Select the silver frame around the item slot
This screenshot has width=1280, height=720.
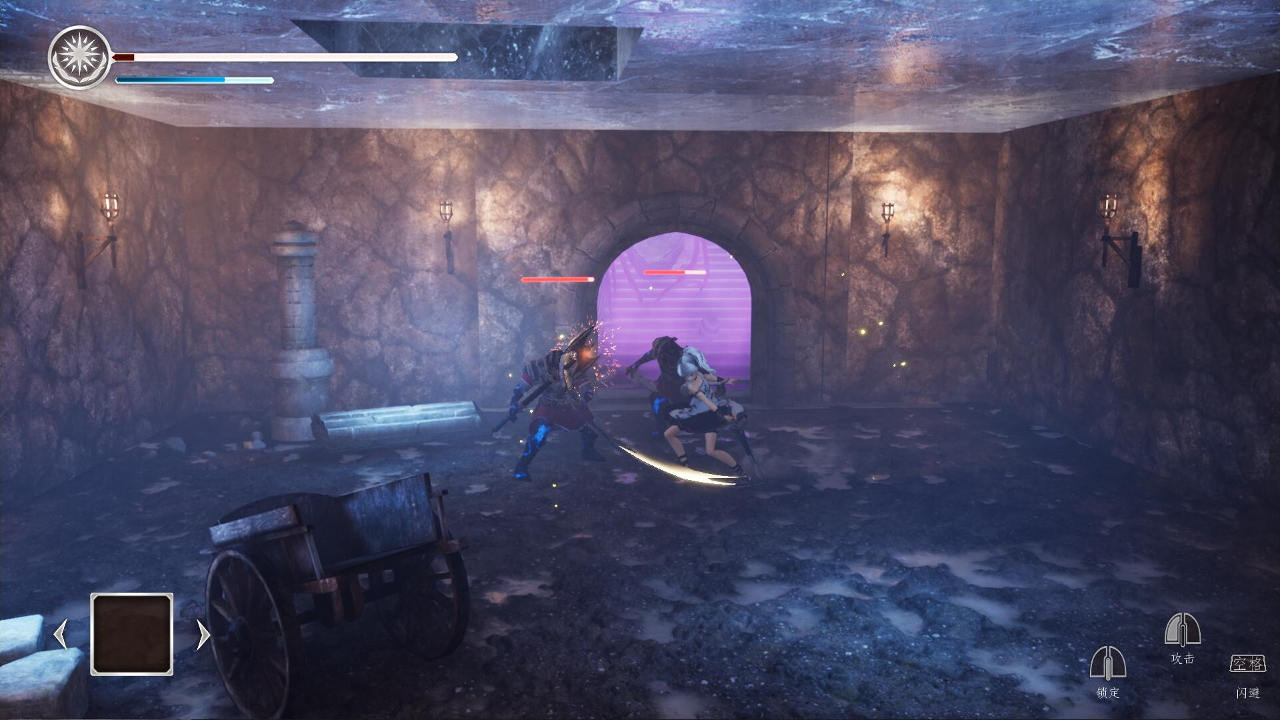coord(131,596)
